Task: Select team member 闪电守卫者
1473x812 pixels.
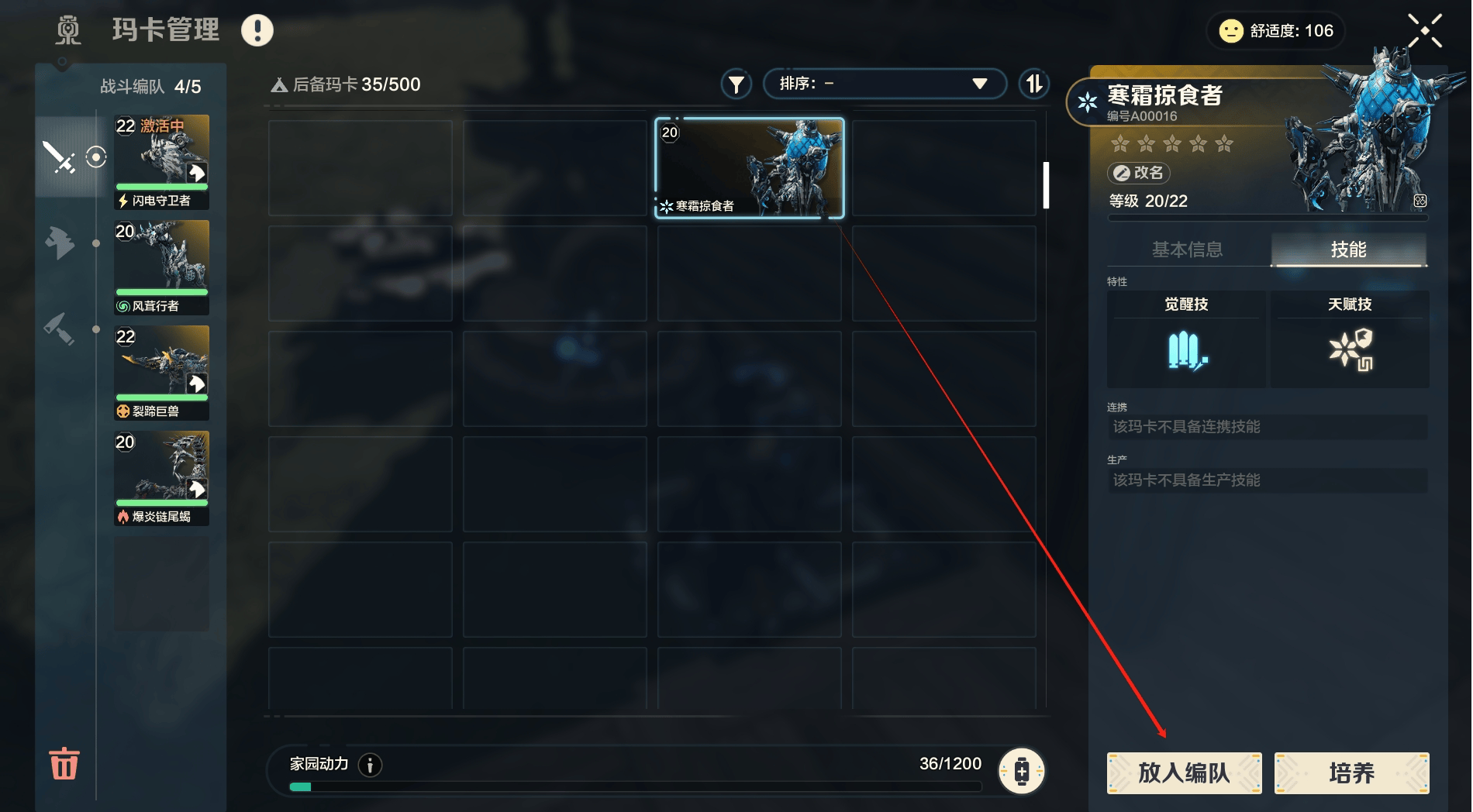Action: tap(162, 161)
